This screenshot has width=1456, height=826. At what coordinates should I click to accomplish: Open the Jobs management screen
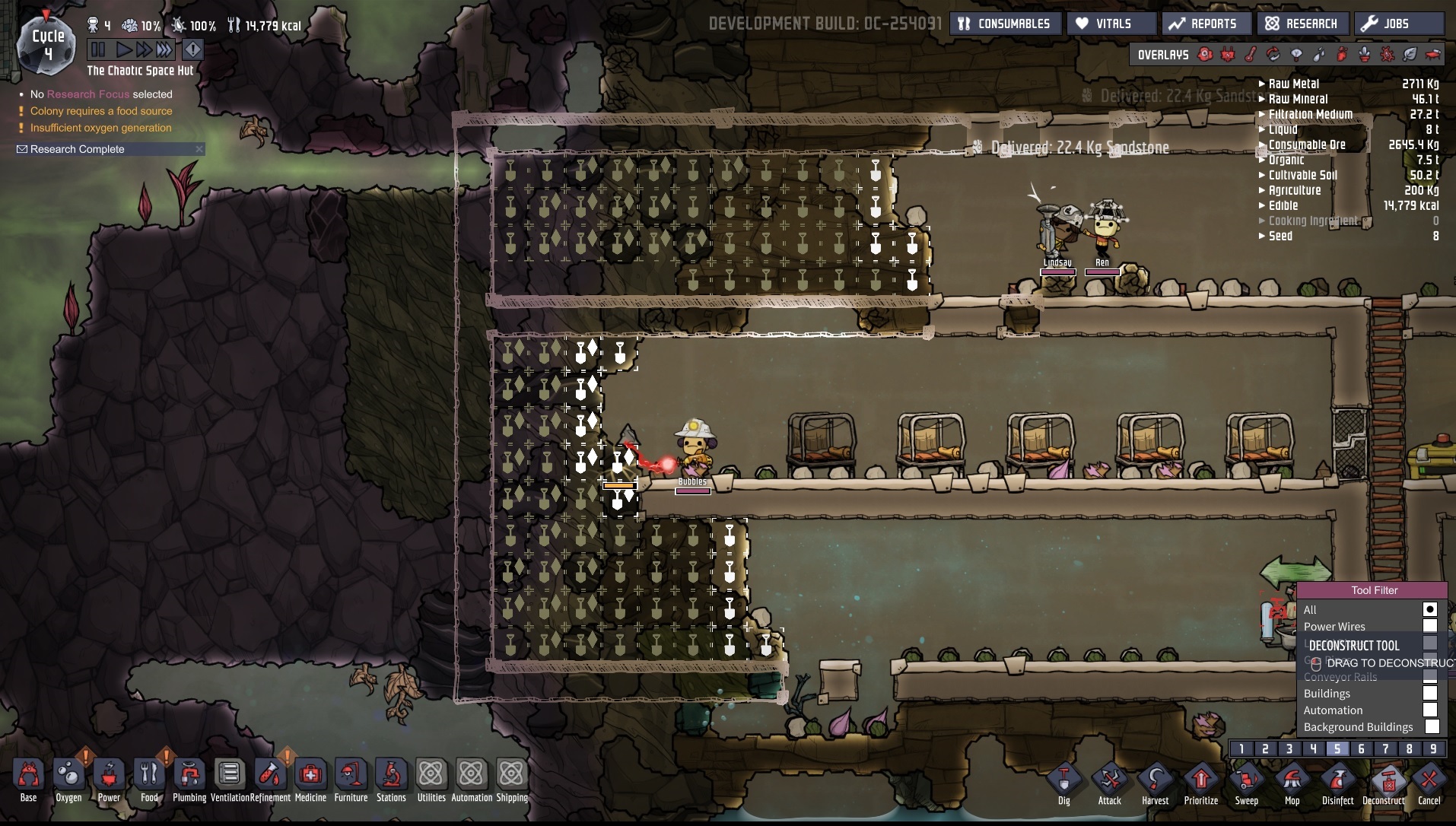1397,24
